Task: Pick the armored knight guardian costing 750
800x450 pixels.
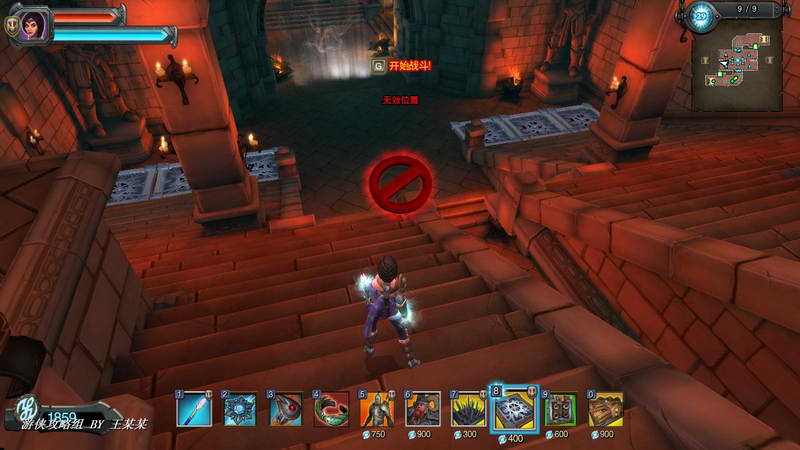Action: [x=377, y=409]
